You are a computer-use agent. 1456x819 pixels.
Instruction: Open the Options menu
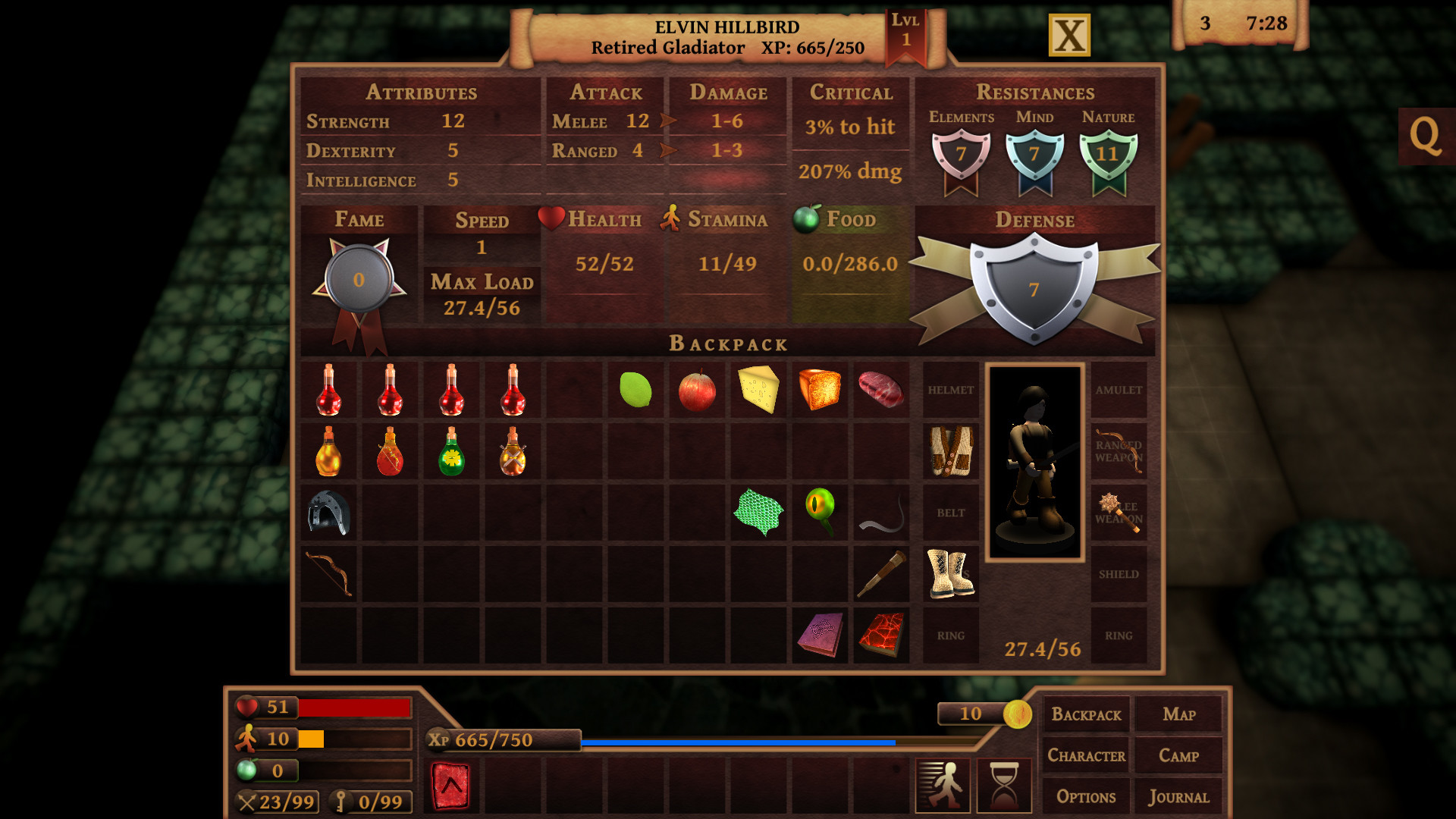pyautogui.click(x=1086, y=797)
